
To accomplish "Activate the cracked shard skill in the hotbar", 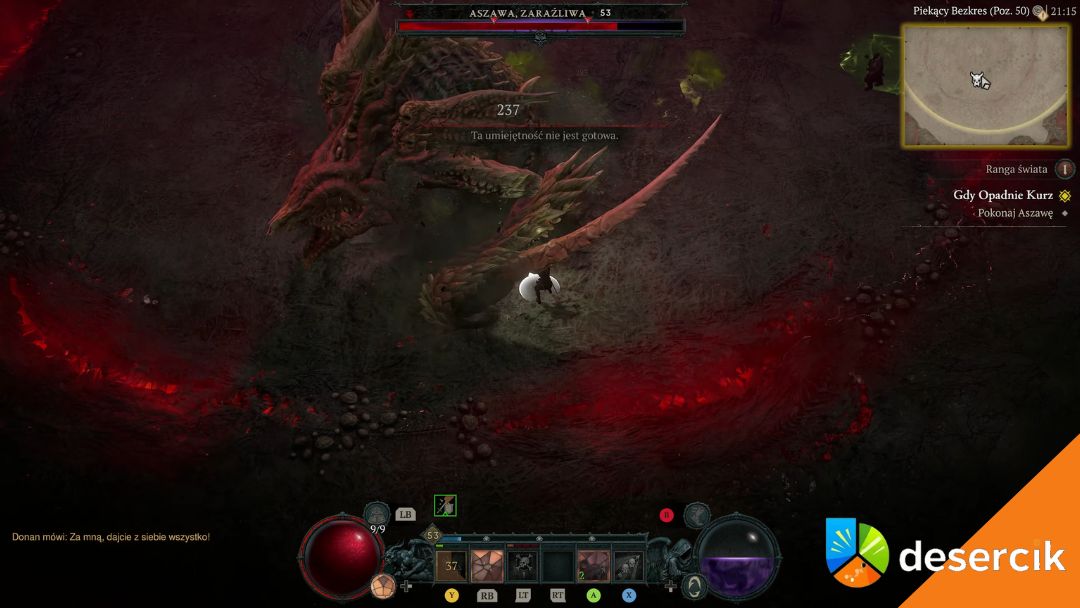I will 487,567.
